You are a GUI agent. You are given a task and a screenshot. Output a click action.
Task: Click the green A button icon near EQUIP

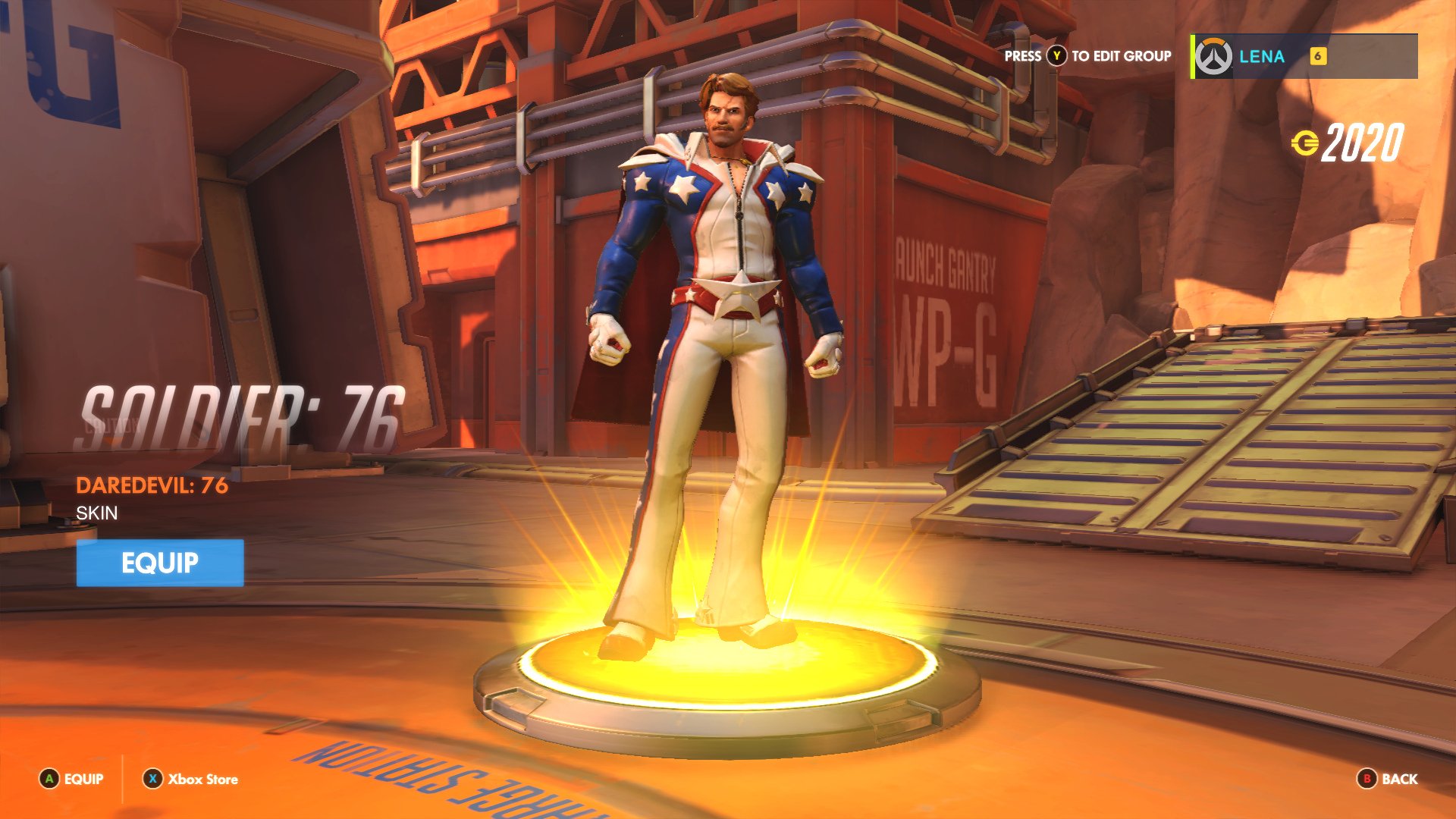pyautogui.click(x=49, y=779)
